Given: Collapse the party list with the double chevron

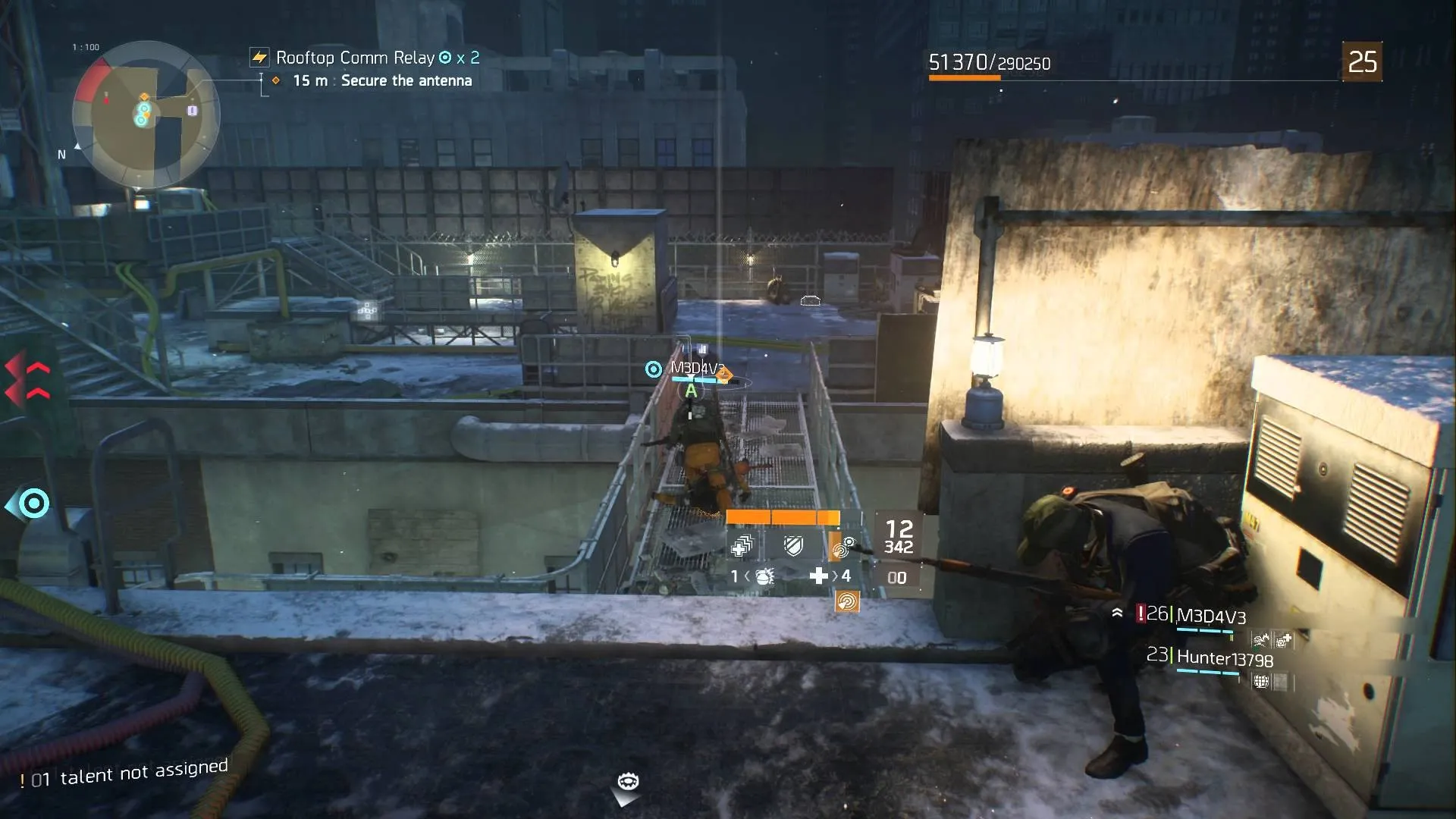Looking at the screenshot, I should click(x=1117, y=613).
